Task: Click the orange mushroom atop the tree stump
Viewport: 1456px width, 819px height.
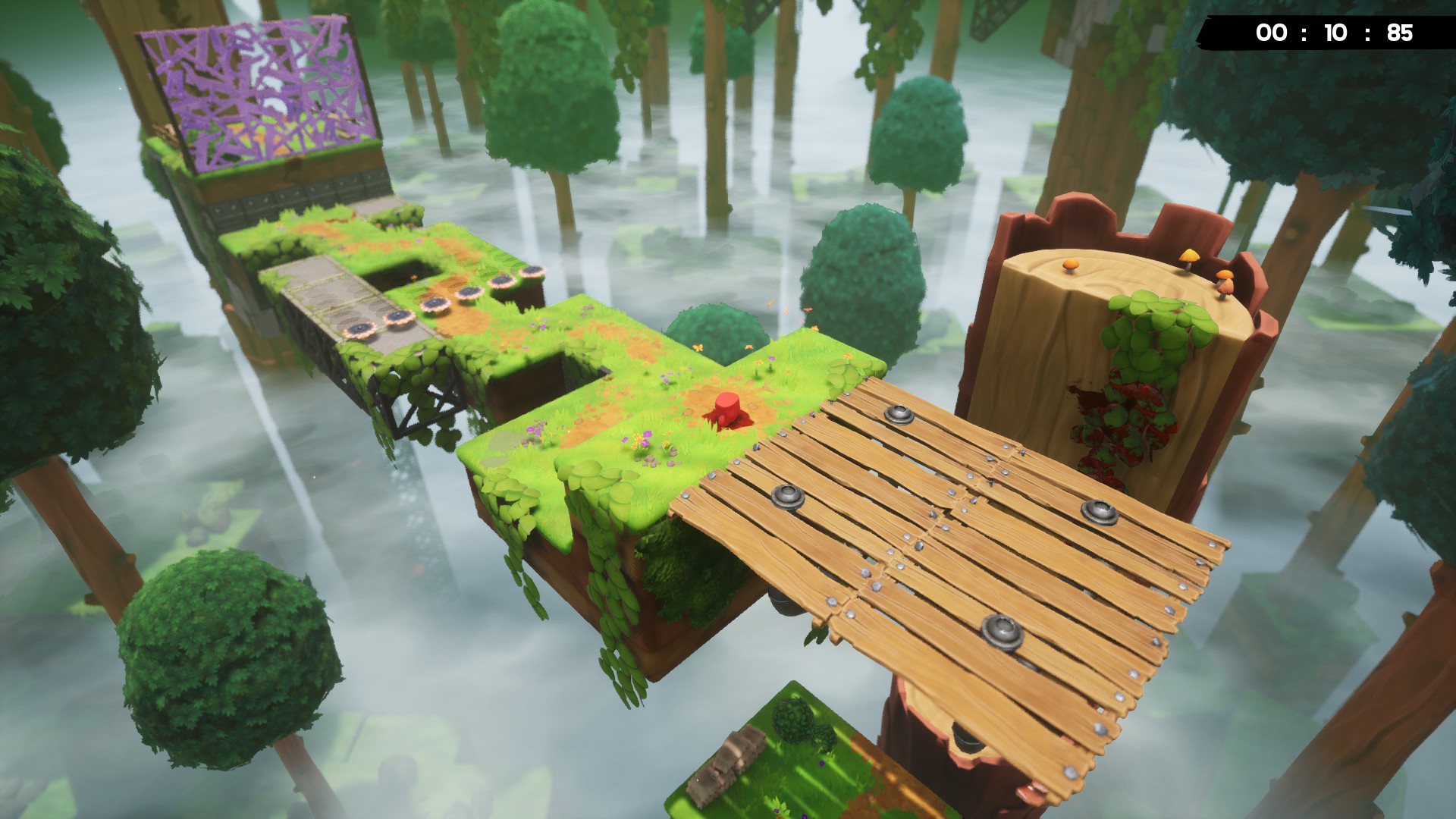Action: pos(1071,265)
